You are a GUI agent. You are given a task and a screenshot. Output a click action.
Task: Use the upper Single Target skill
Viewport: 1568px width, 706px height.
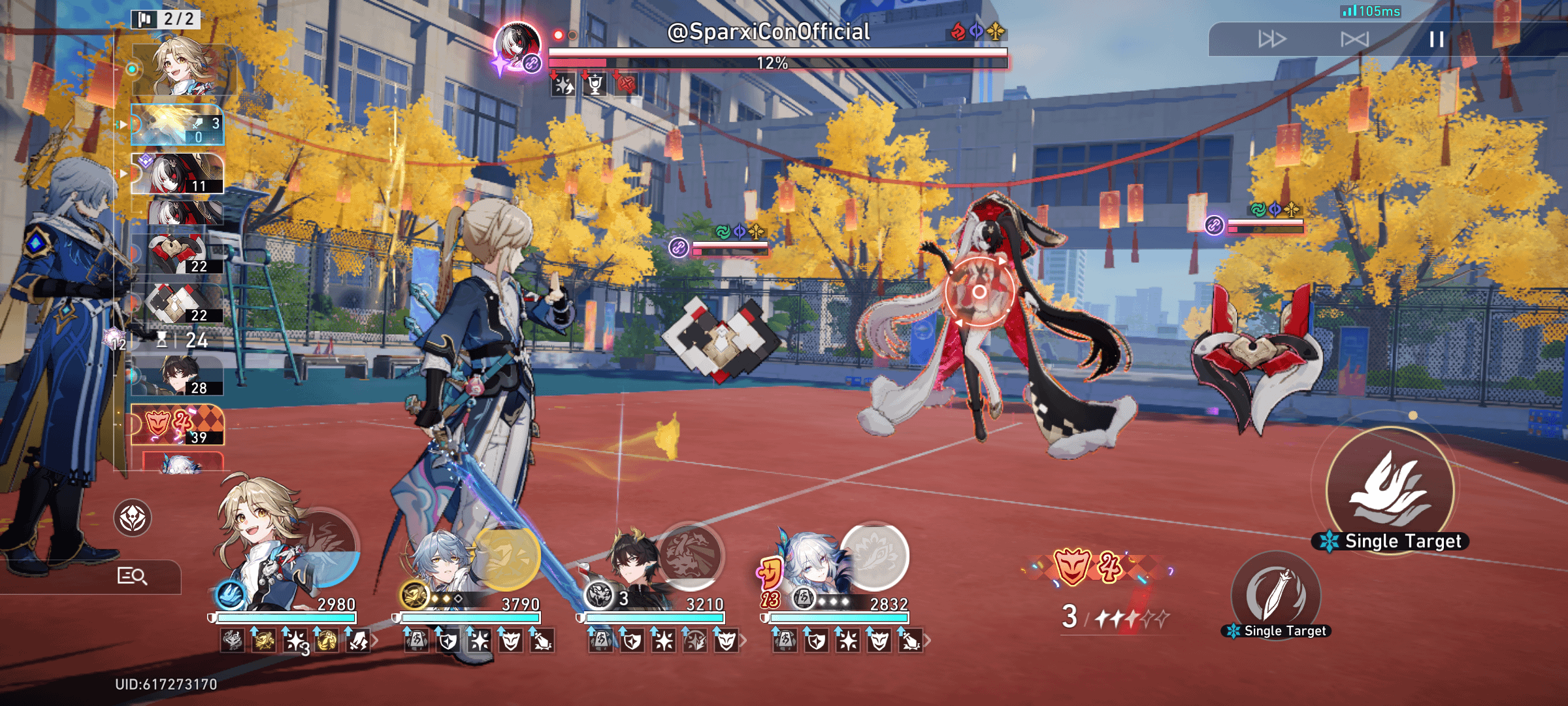coord(1390,490)
